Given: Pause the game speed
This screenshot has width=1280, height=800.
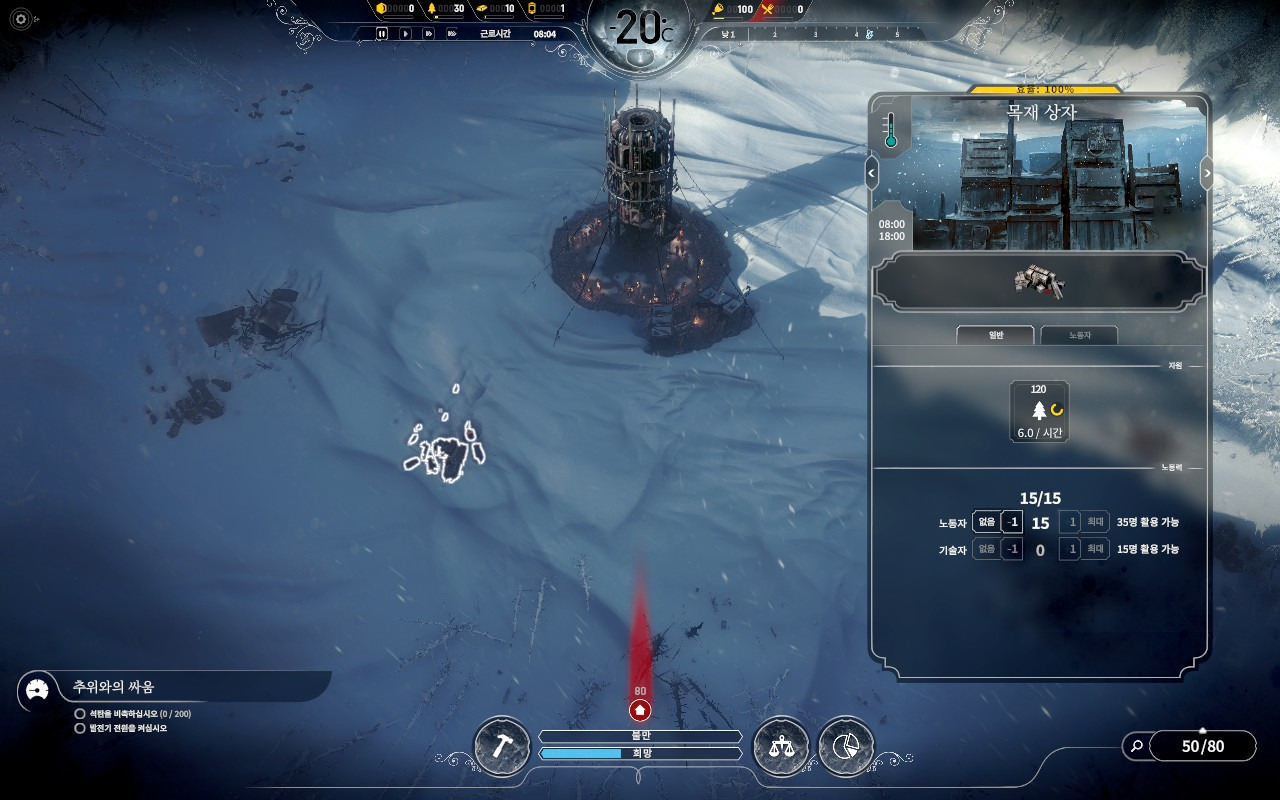Looking at the screenshot, I should pyautogui.click(x=382, y=34).
